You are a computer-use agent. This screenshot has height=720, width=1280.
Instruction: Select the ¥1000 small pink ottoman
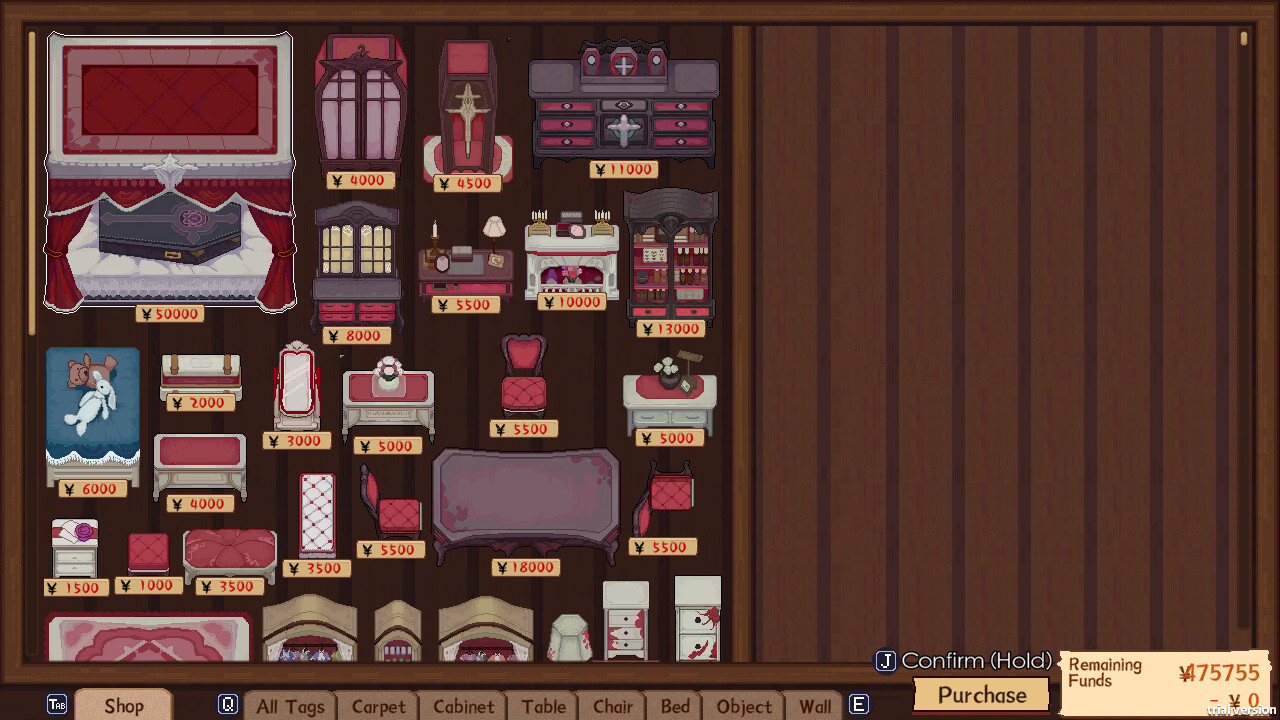(x=146, y=548)
